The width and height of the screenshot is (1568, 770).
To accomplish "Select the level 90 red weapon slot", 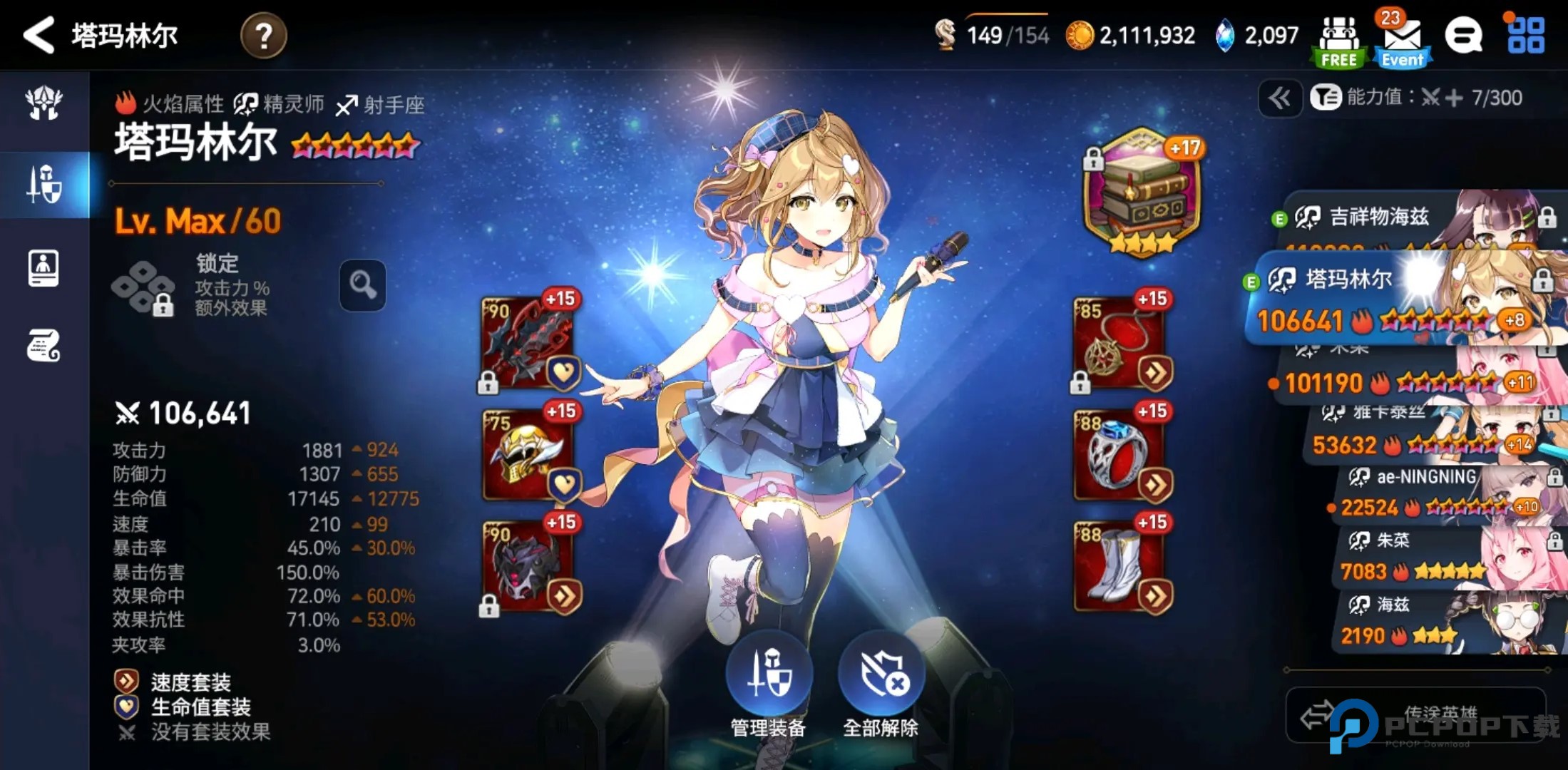I will 528,342.
